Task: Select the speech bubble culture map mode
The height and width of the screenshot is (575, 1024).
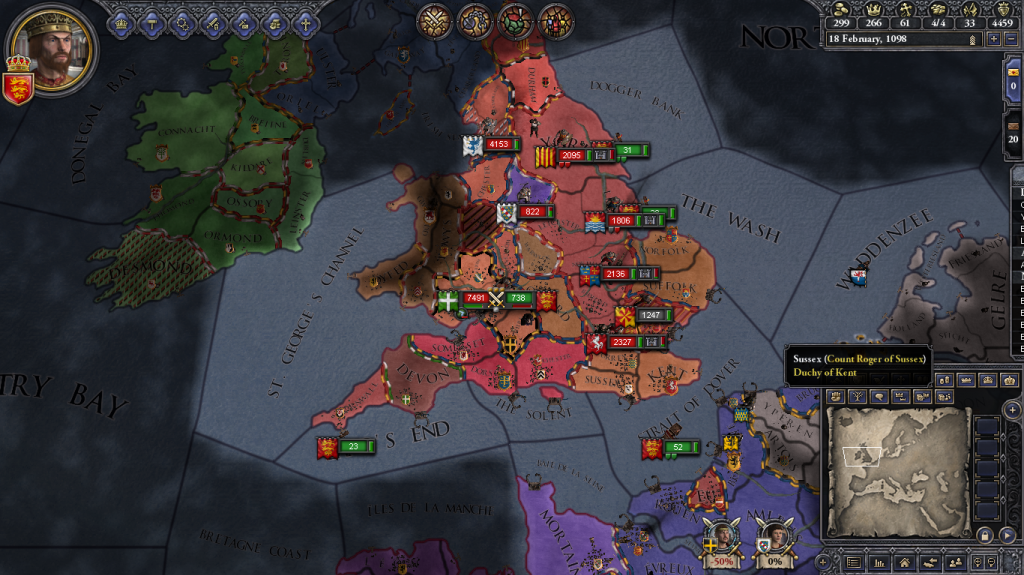Action: [877, 396]
